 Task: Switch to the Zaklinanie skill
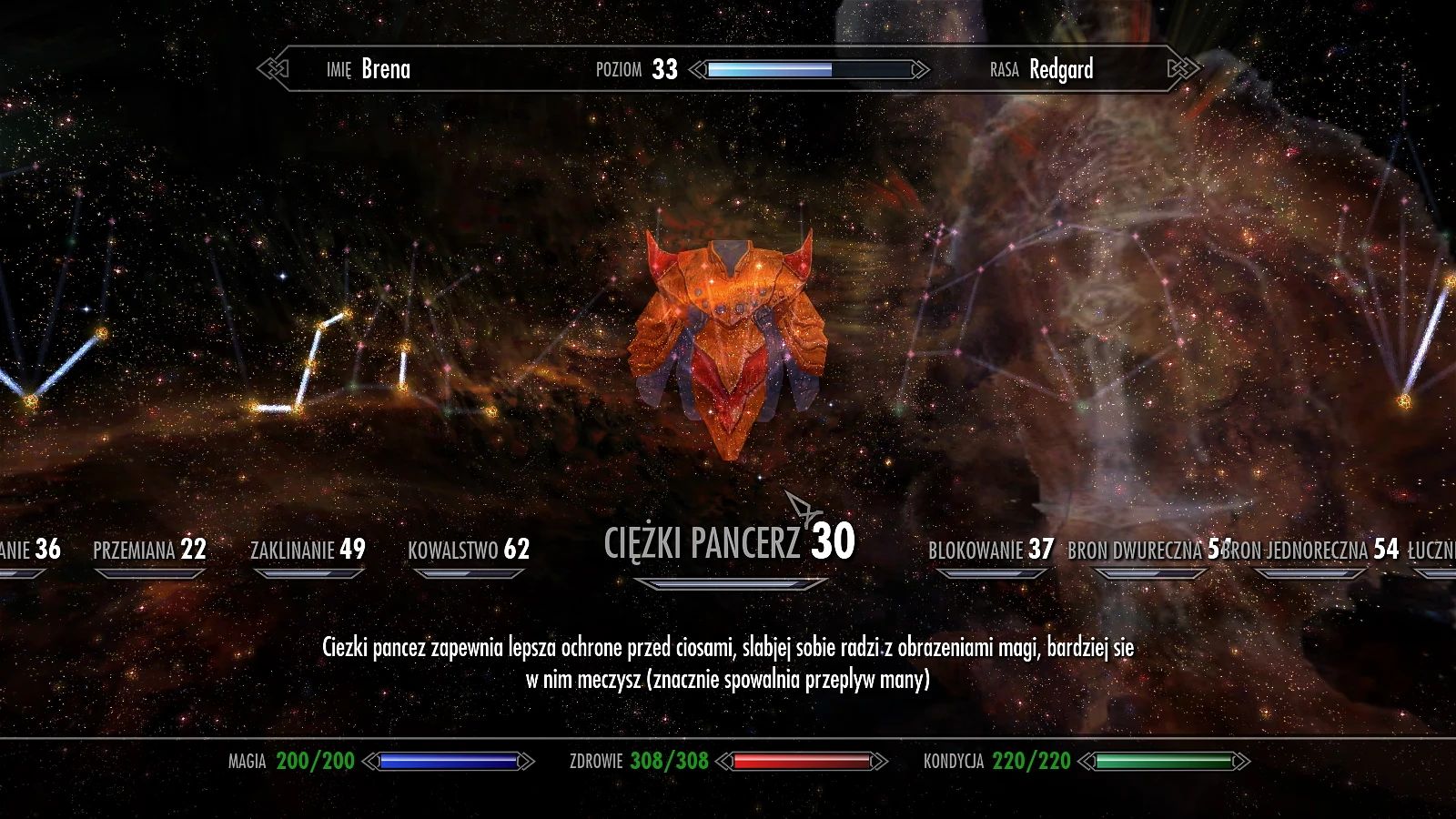[x=309, y=550]
